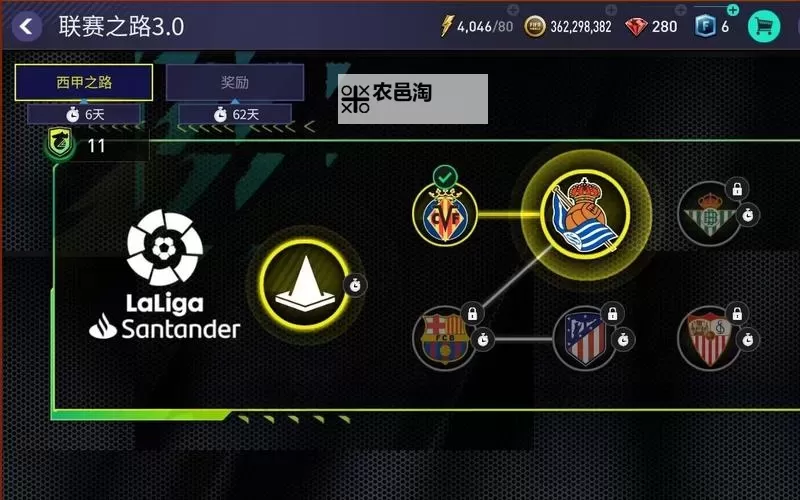Choose the locked Sevilla node
The height and width of the screenshot is (500, 800).
point(708,338)
